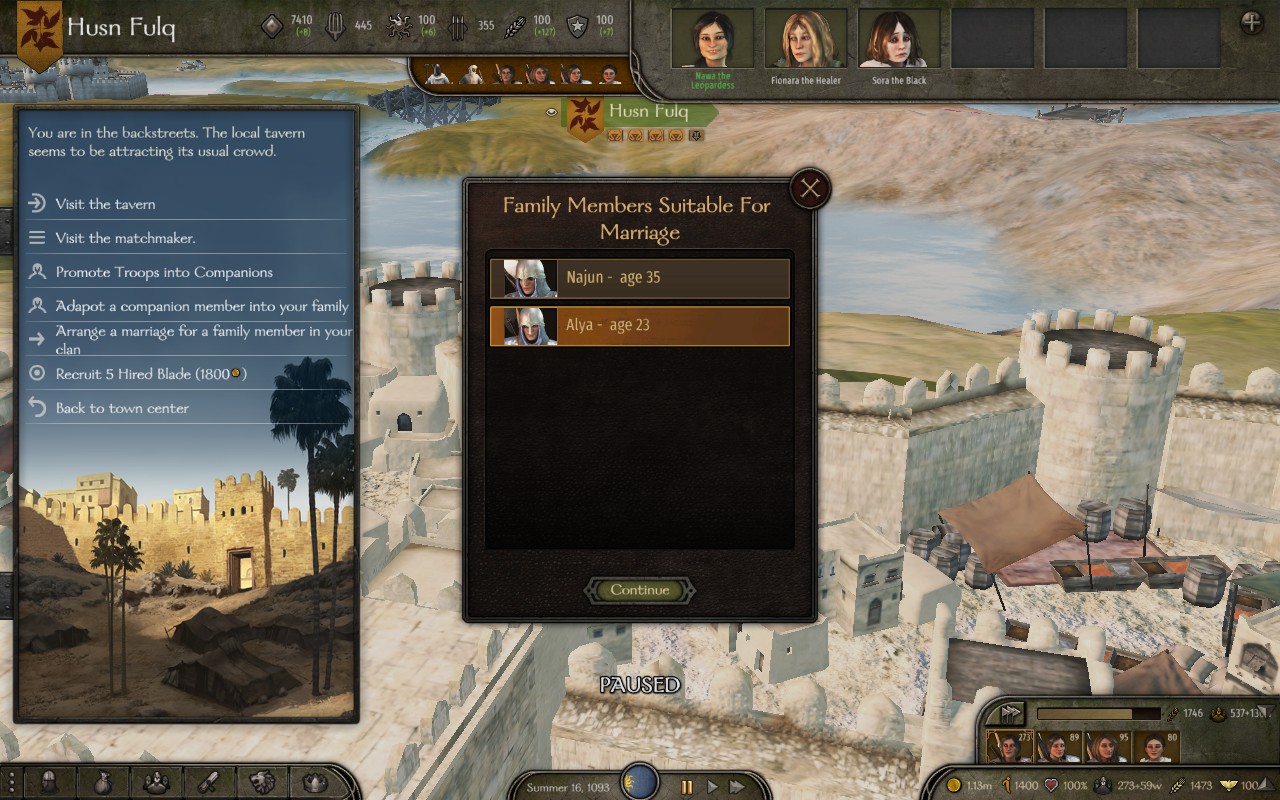Choose Alya, age 23, from the list
The height and width of the screenshot is (800, 1280).
point(640,326)
